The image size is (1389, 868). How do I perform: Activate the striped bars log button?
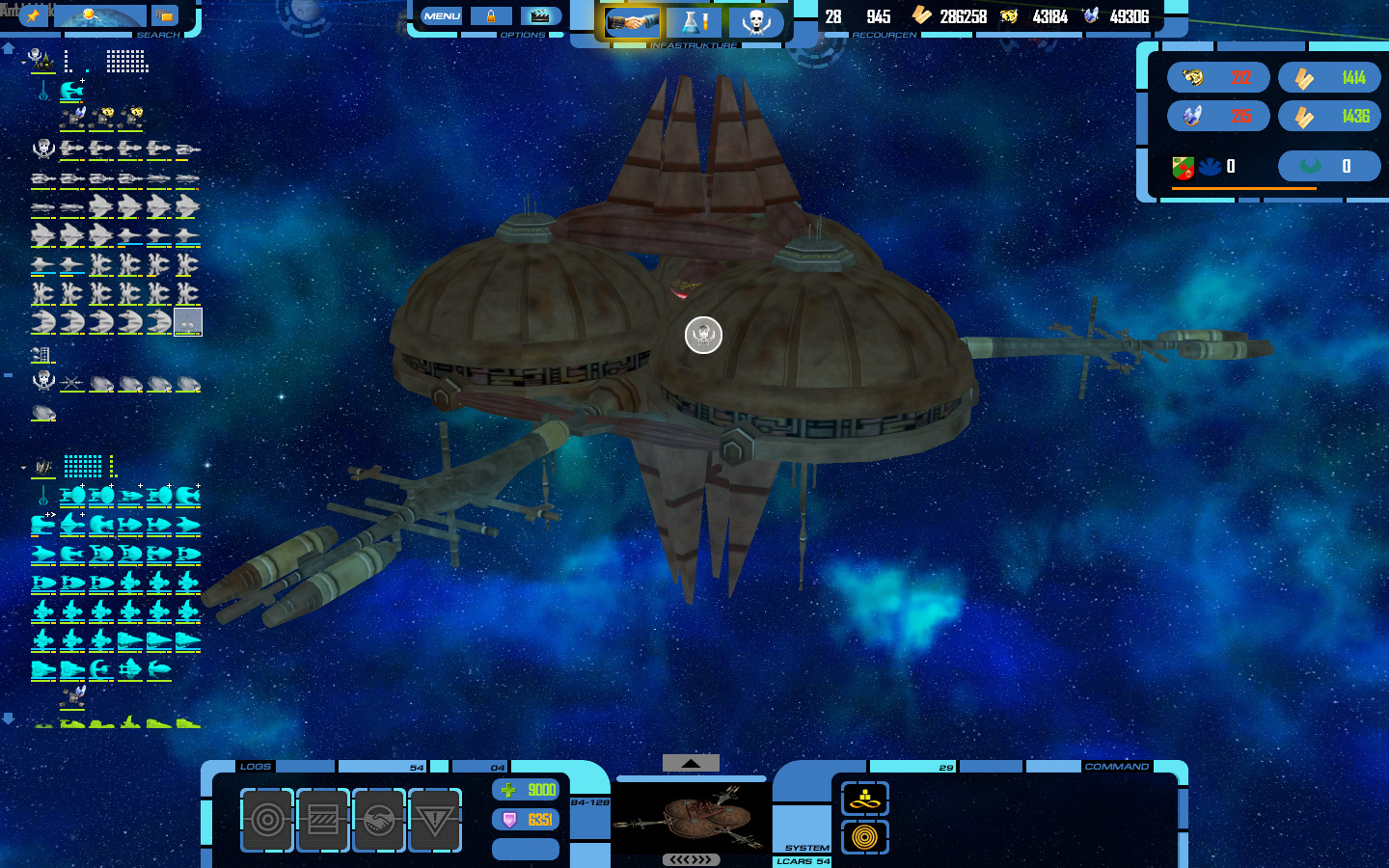[323, 820]
